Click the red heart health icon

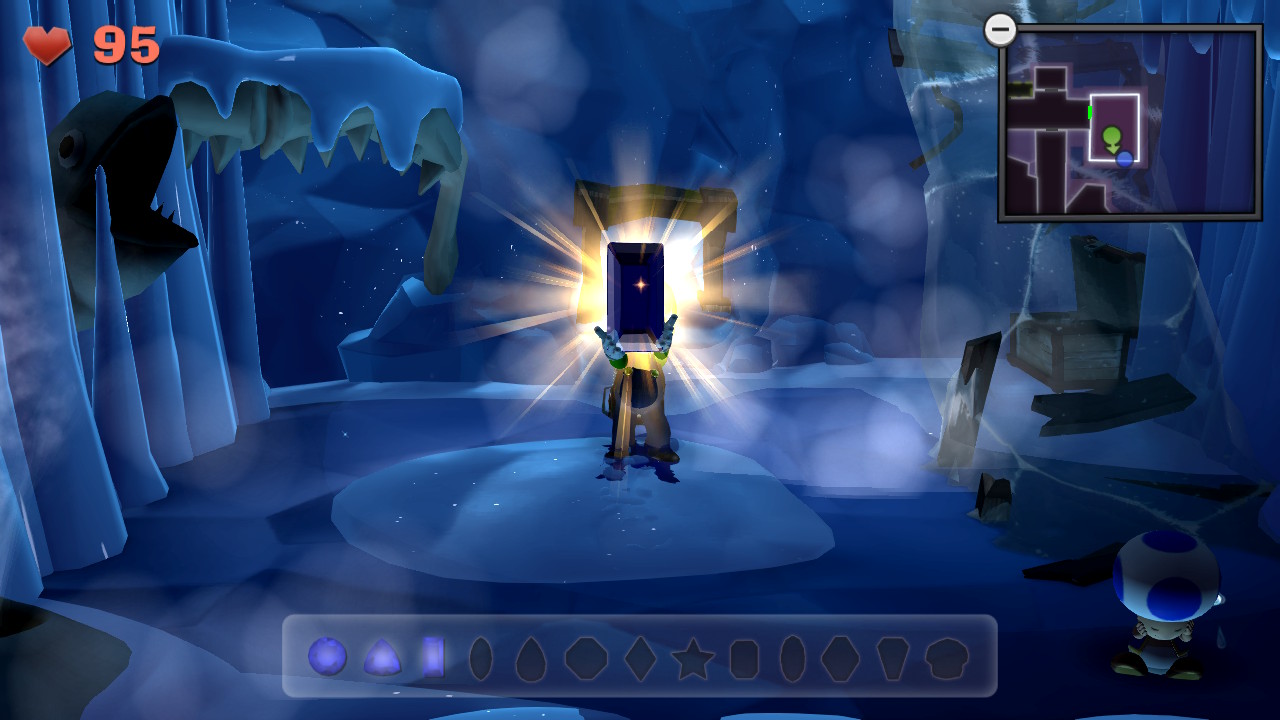45,44
